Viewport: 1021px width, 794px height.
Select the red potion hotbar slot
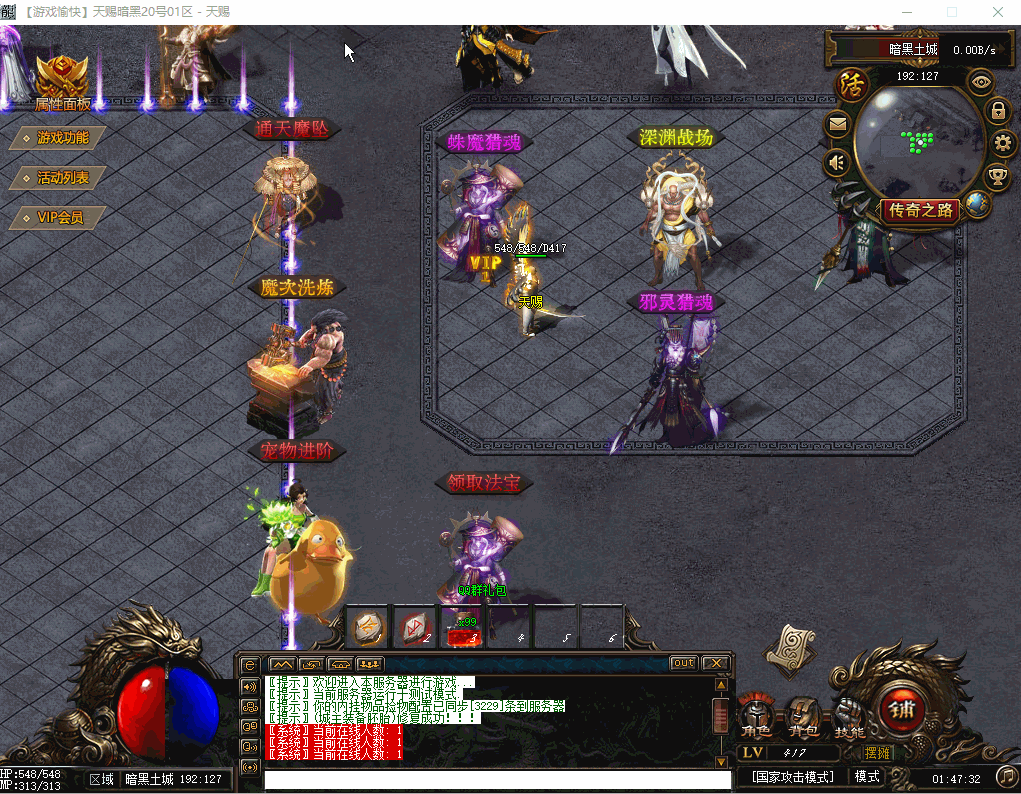(462, 628)
